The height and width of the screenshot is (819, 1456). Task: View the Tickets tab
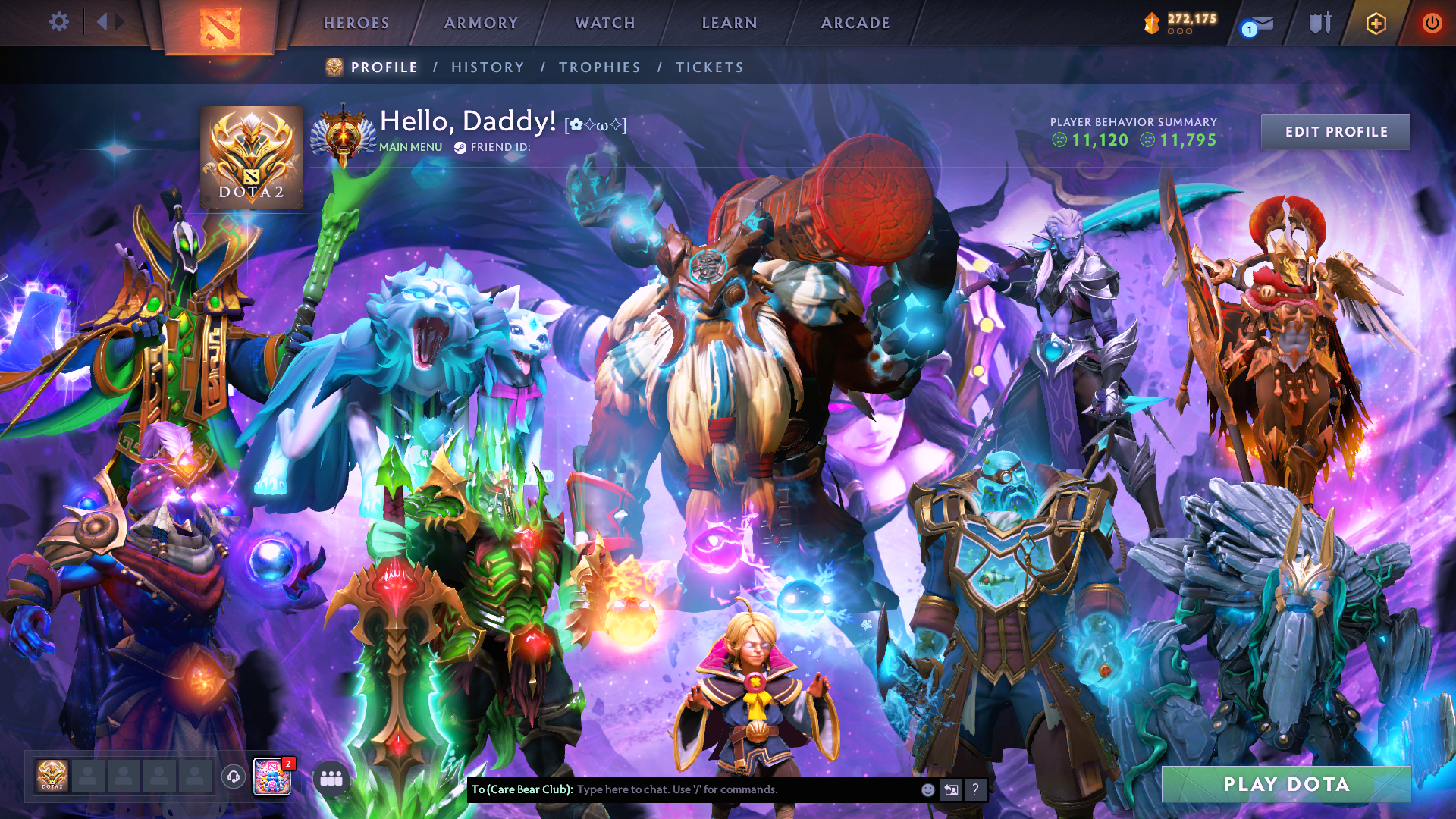click(x=710, y=67)
